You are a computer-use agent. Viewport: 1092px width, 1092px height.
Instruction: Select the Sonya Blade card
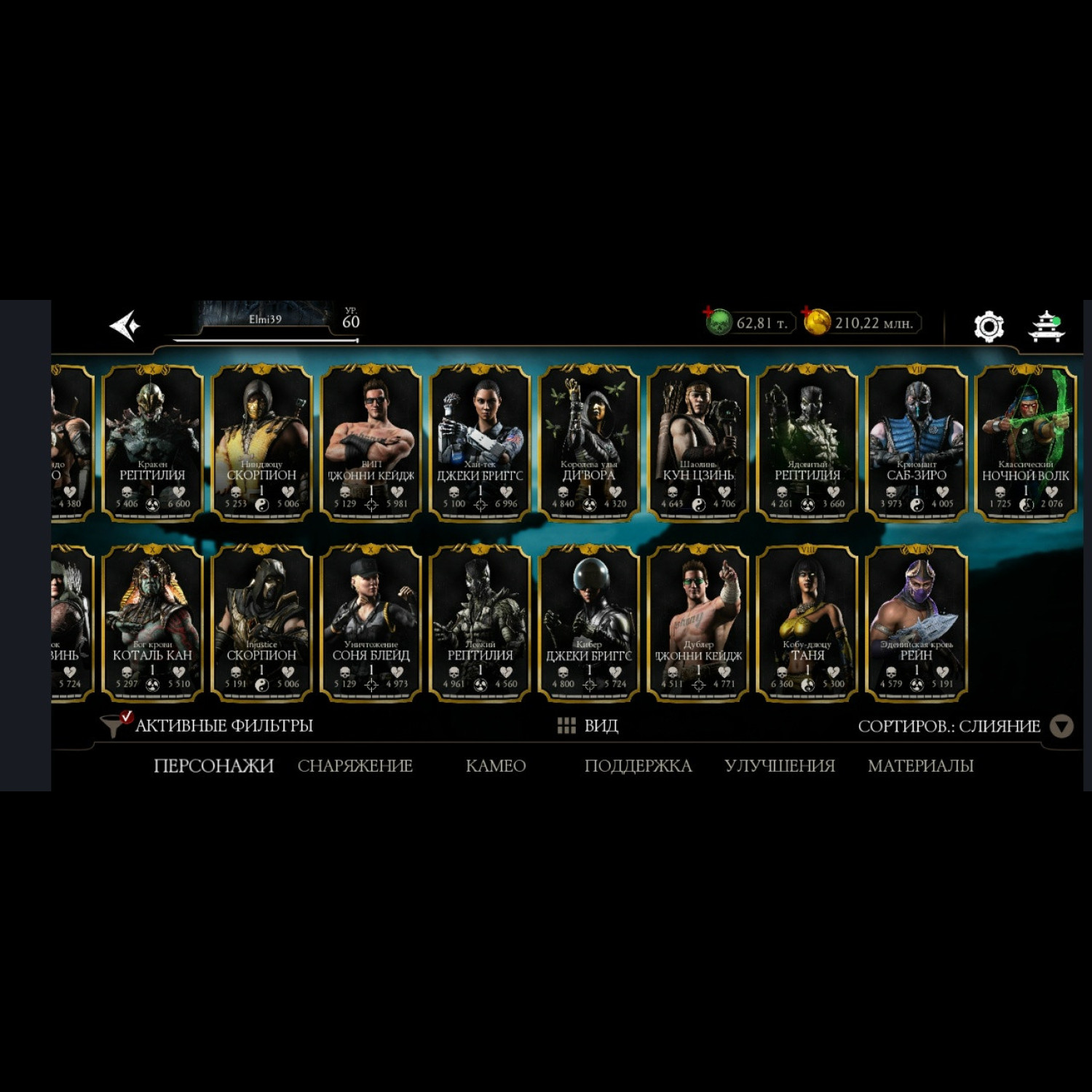point(371,623)
